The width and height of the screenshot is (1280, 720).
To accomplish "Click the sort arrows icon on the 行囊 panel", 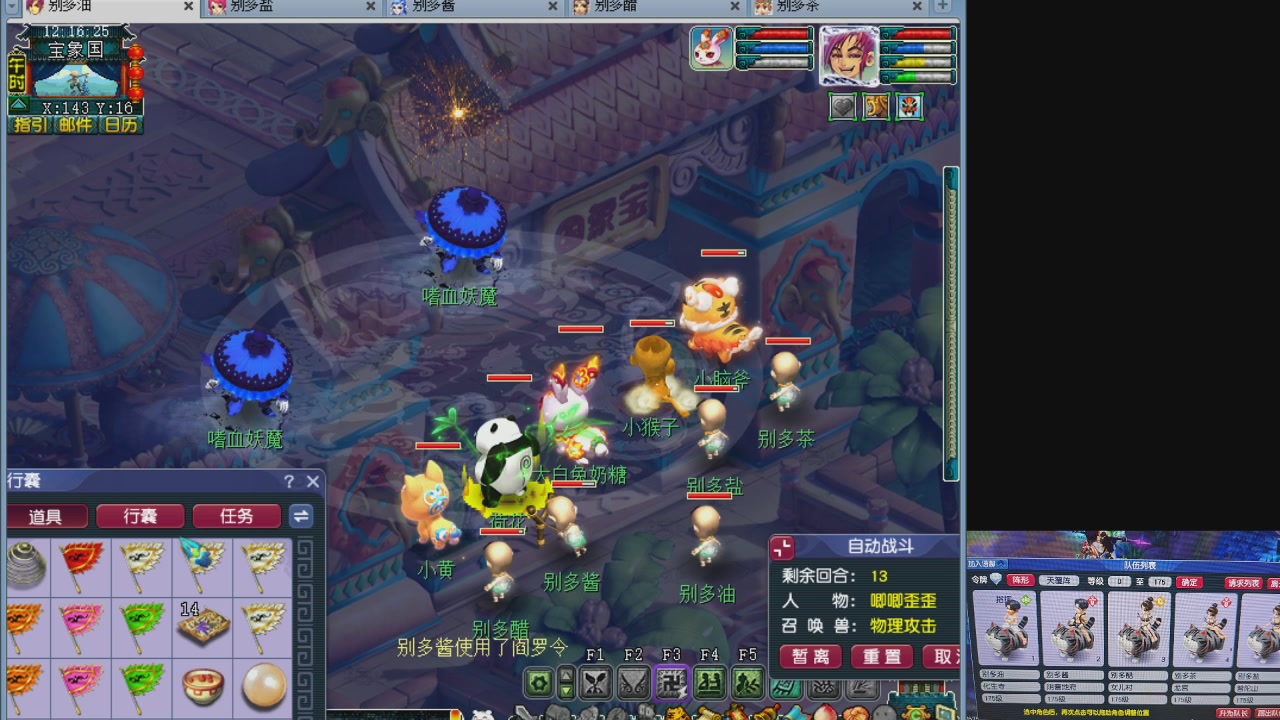I will pyautogui.click(x=300, y=516).
